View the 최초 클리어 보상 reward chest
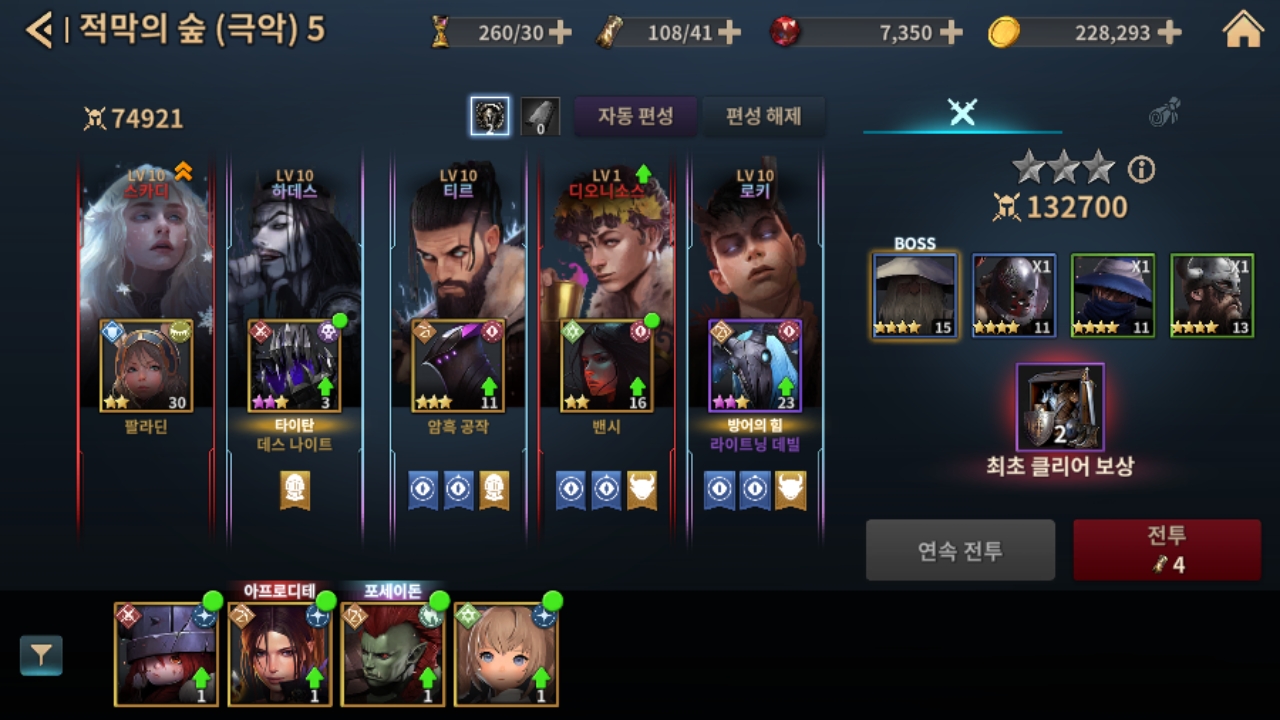 1060,407
